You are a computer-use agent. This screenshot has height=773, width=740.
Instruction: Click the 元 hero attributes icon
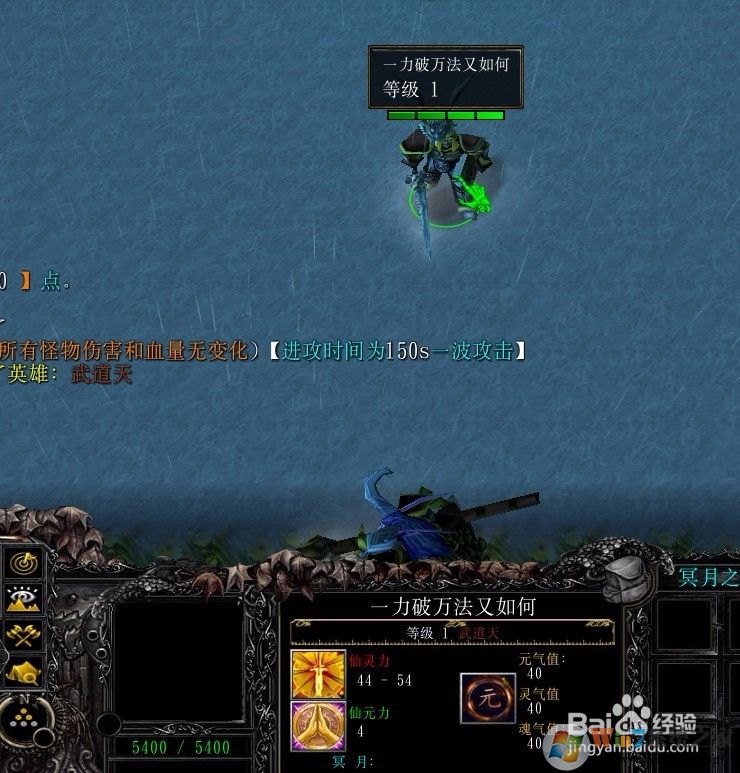[488, 698]
